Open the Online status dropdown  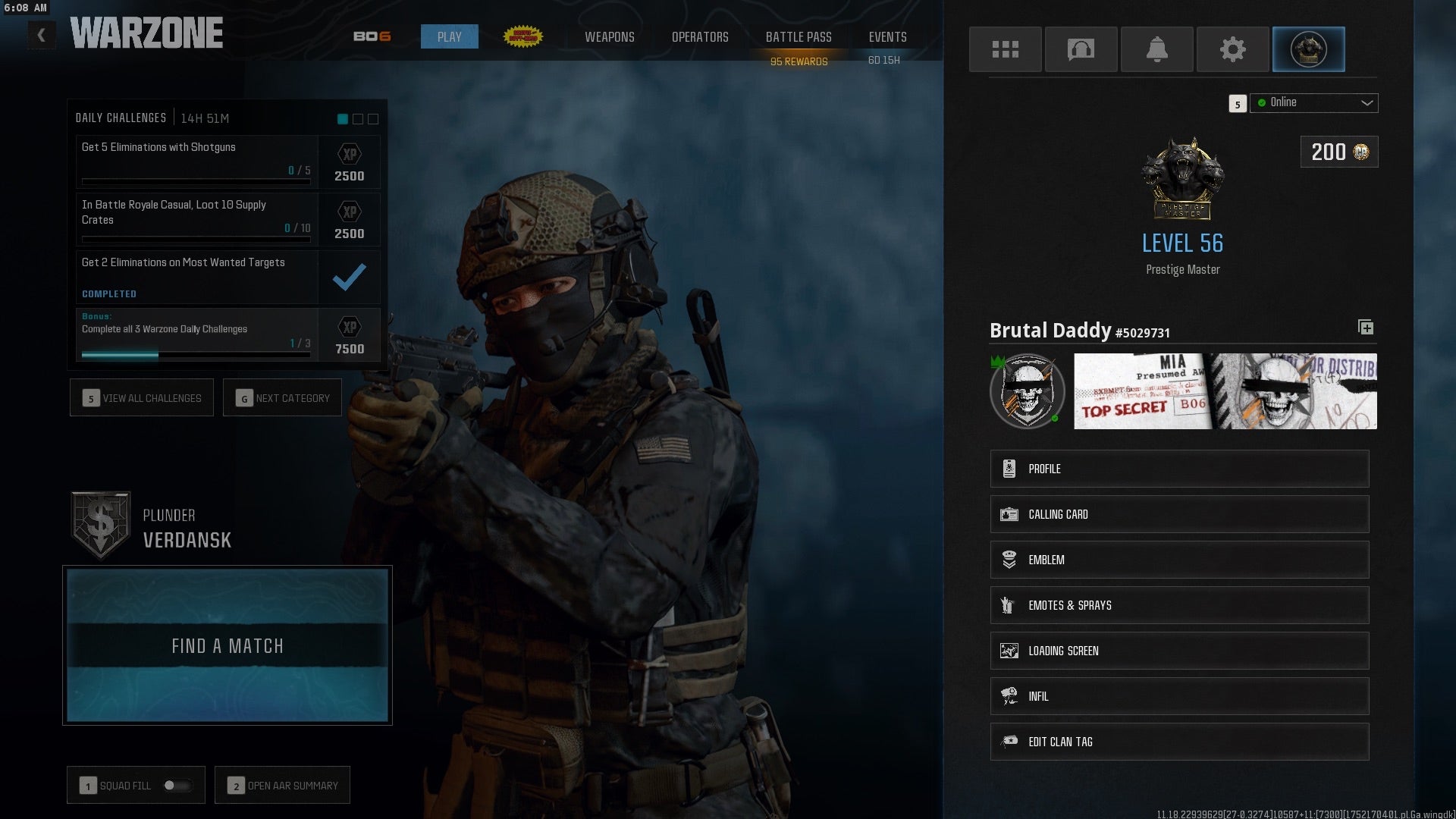(x=1313, y=103)
